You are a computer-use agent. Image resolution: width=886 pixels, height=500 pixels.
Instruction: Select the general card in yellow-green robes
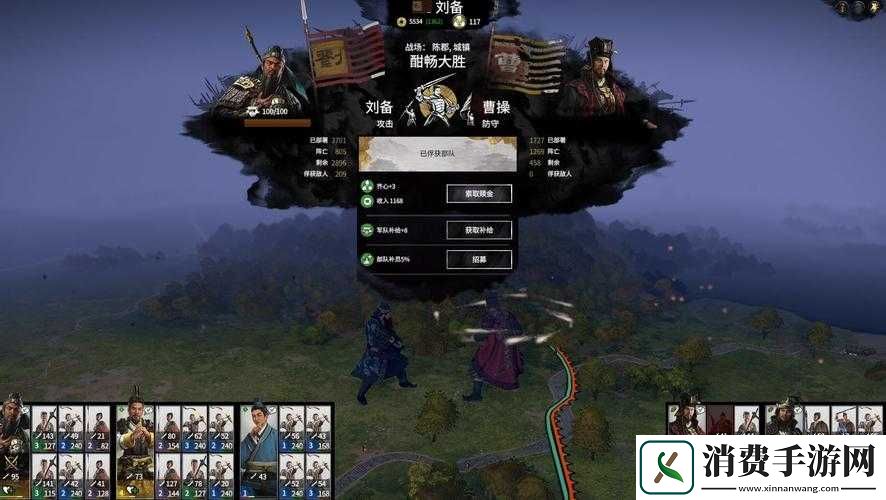coord(135,440)
